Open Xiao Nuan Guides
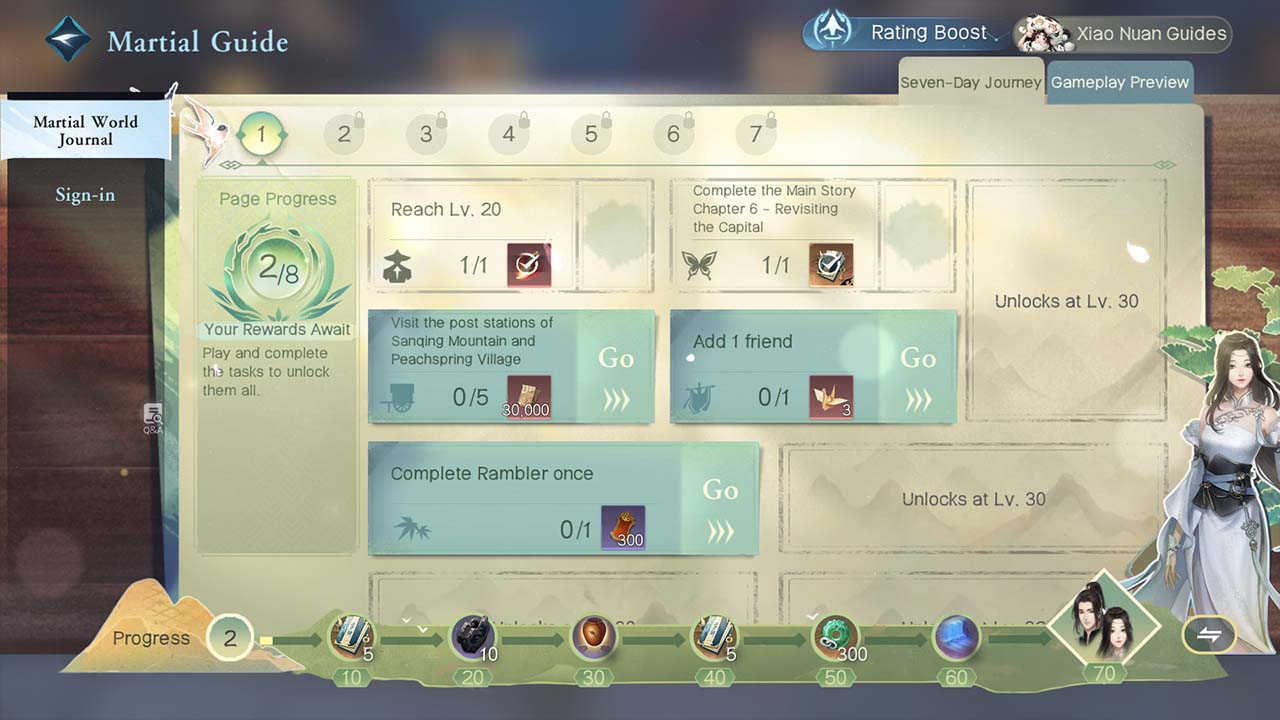 [1123, 34]
